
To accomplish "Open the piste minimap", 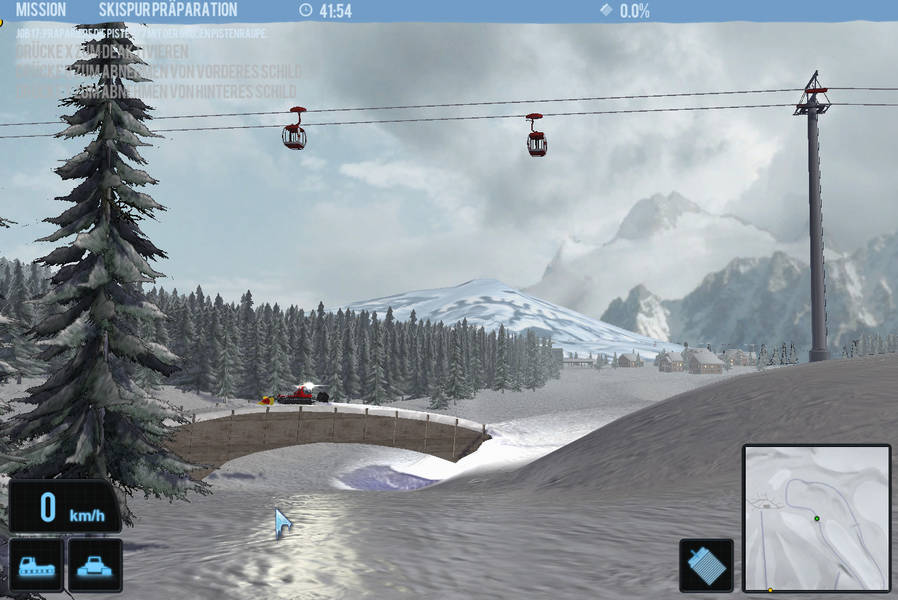I will 816,518.
